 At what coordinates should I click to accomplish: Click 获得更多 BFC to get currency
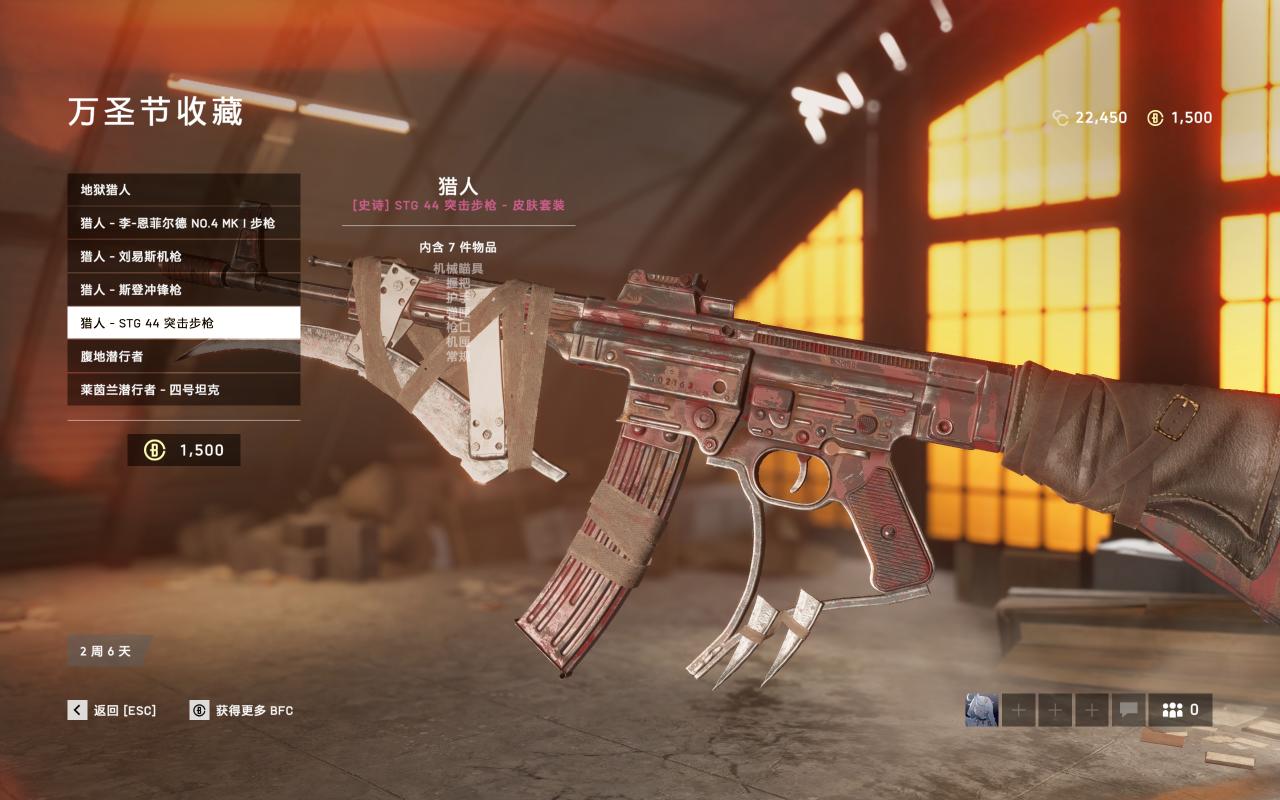[x=241, y=710]
